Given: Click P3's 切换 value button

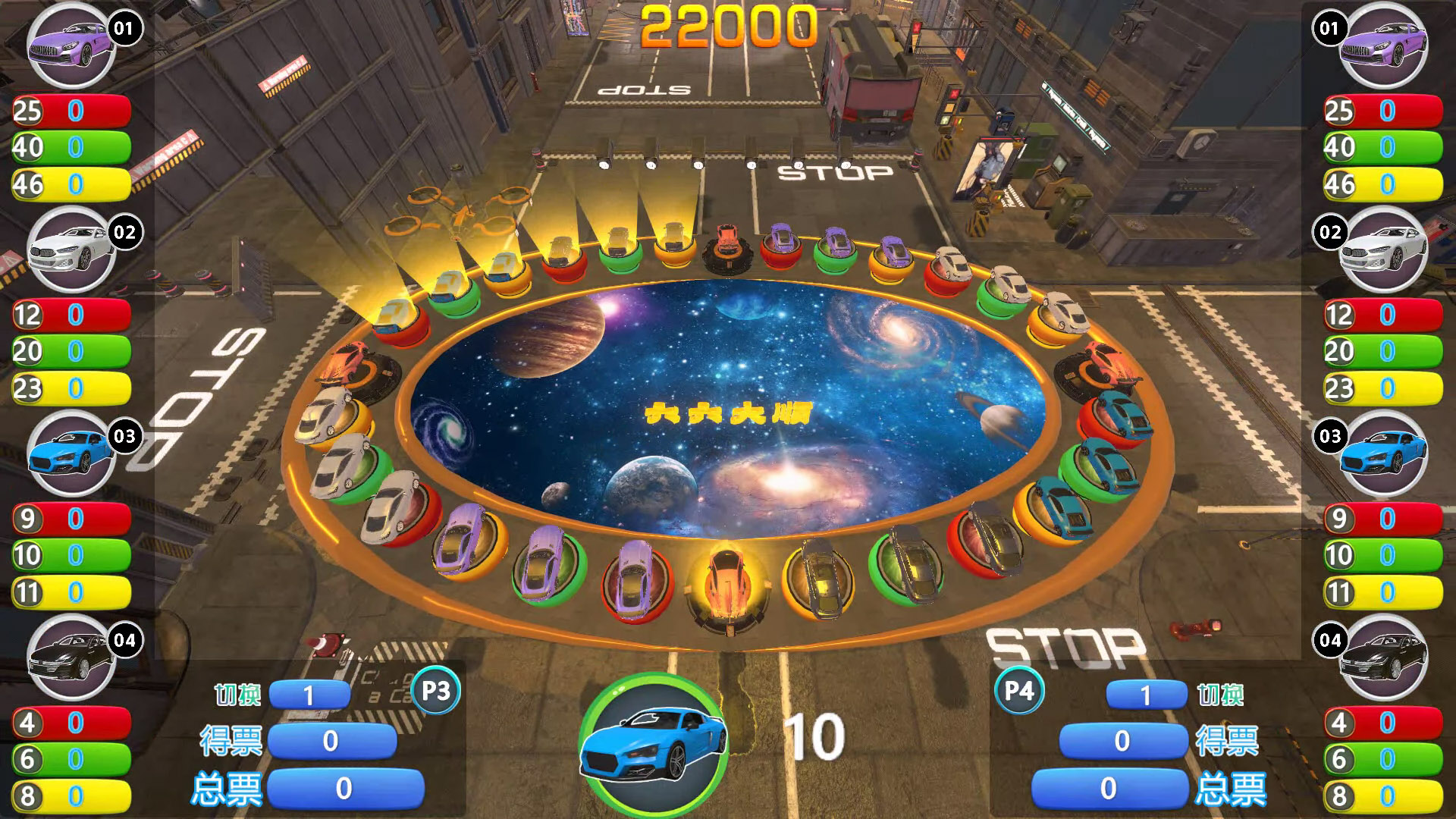Looking at the screenshot, I should [309, 695].
